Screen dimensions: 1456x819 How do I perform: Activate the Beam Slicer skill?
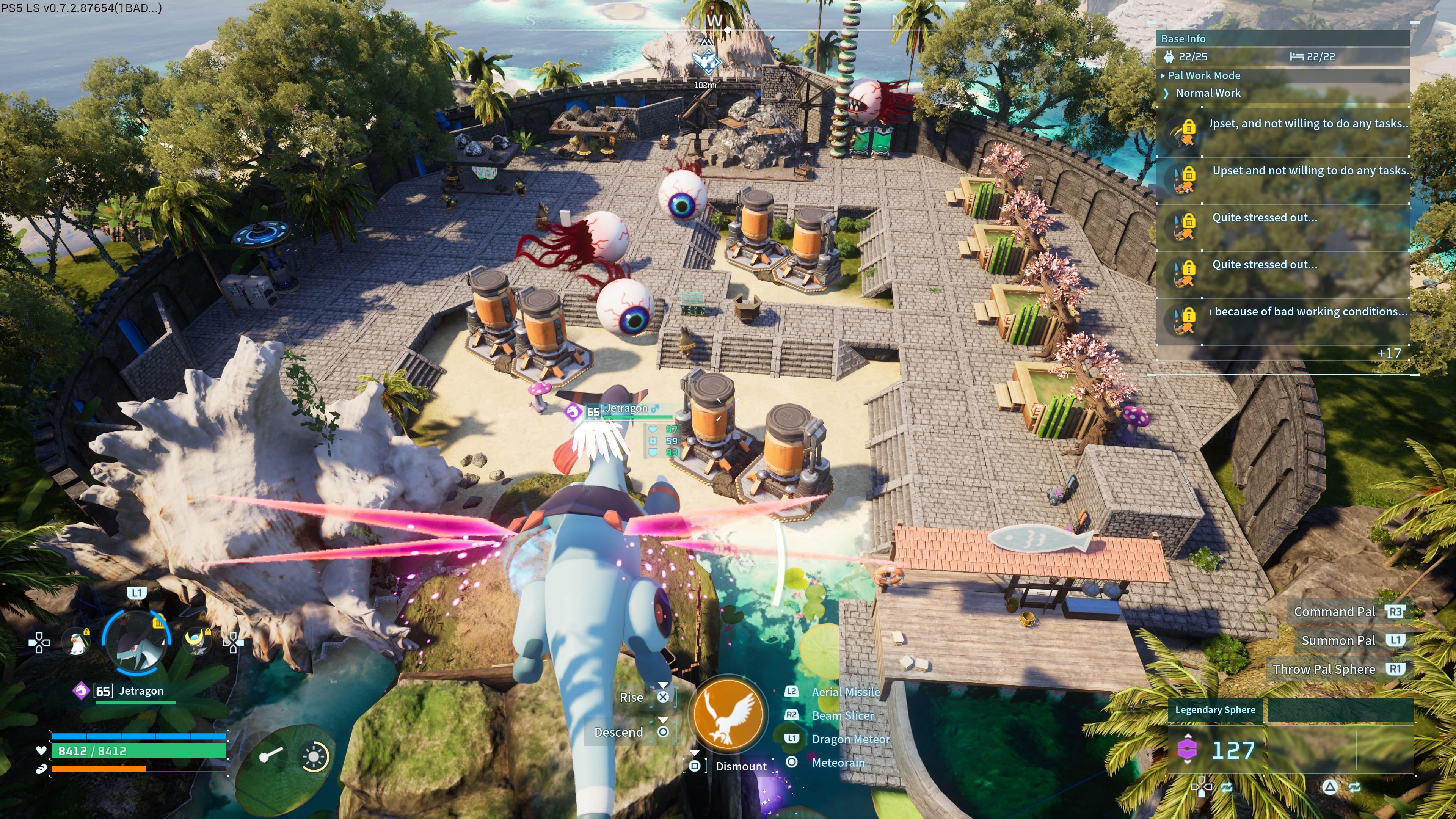pyautogui.click(x=842, y=715)
